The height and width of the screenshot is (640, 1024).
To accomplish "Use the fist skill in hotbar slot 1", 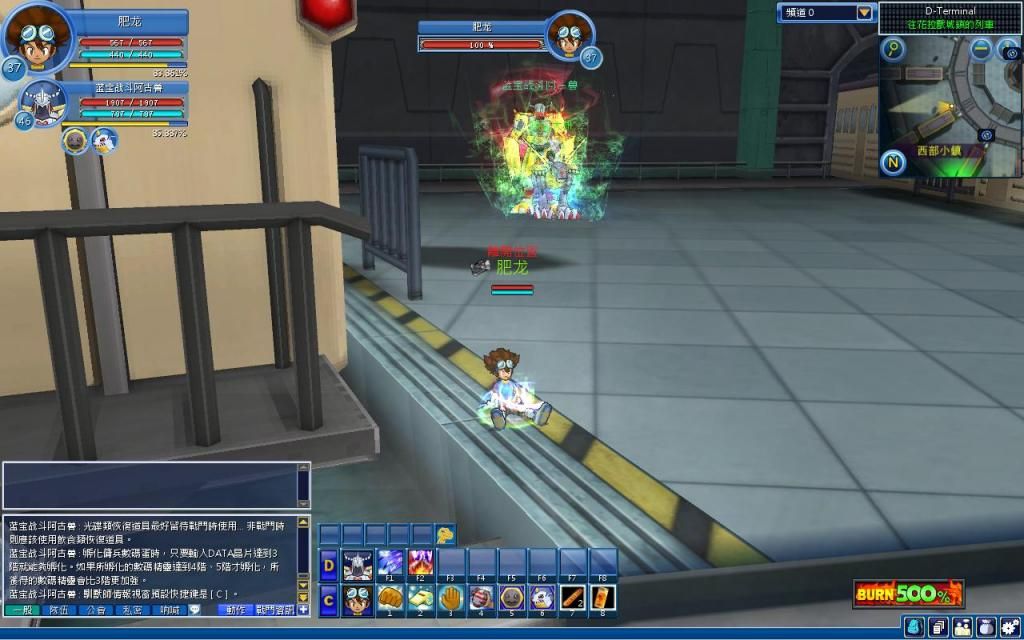I will click(x=389, y=598).
